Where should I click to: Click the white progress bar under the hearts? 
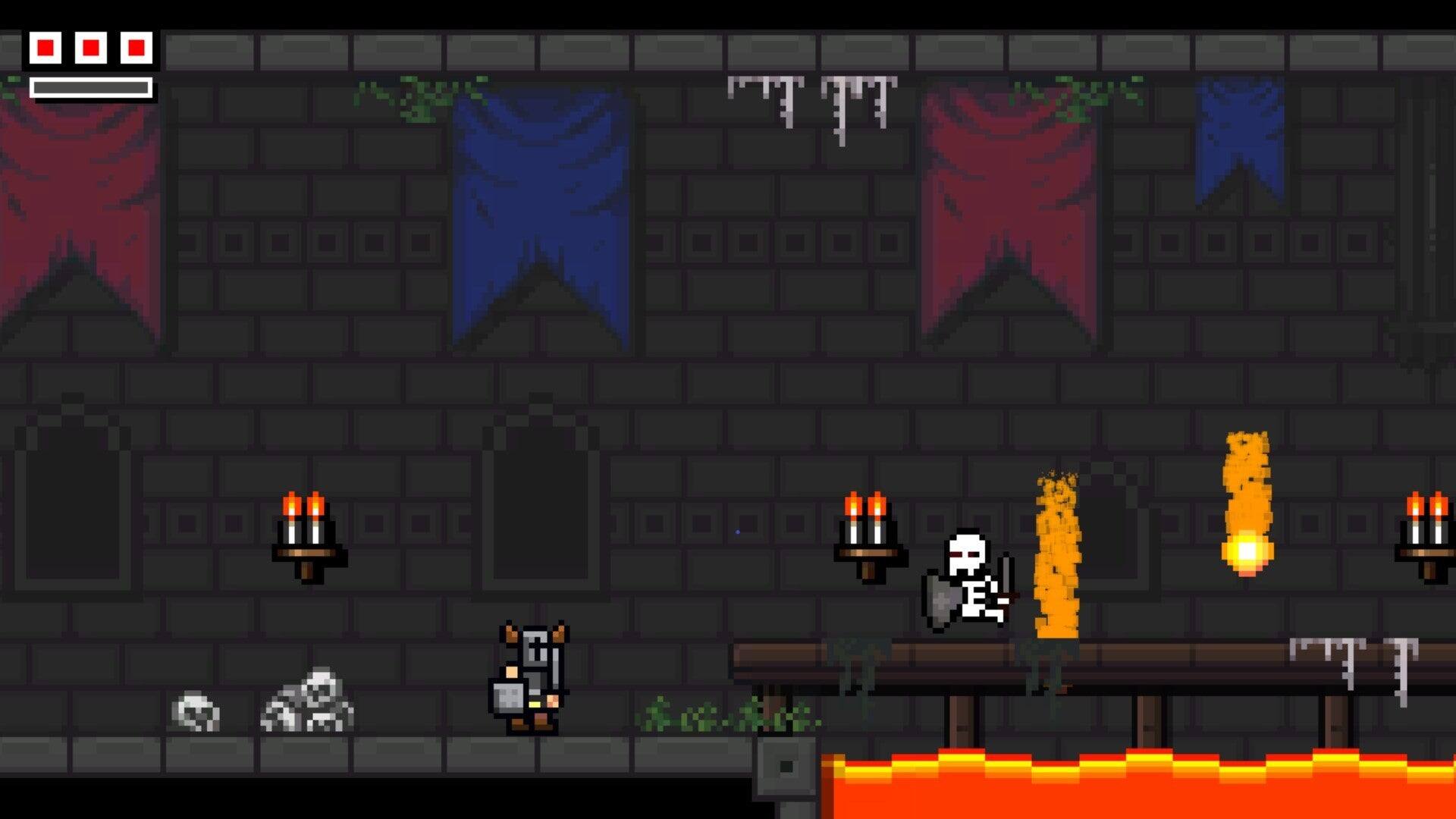pos(91,86)
